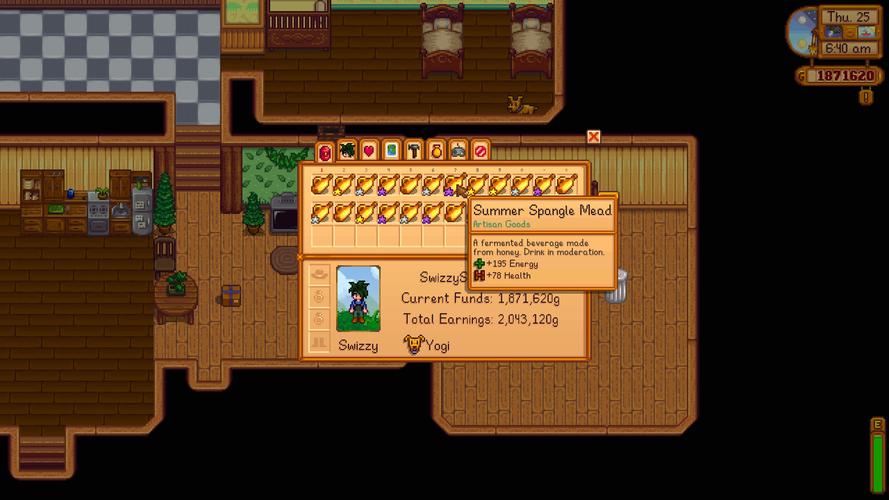Image resolution: width=889 pixels, height=500 pixels.
Task: Switch to the Skills tab with the character face
Action: 347,151
